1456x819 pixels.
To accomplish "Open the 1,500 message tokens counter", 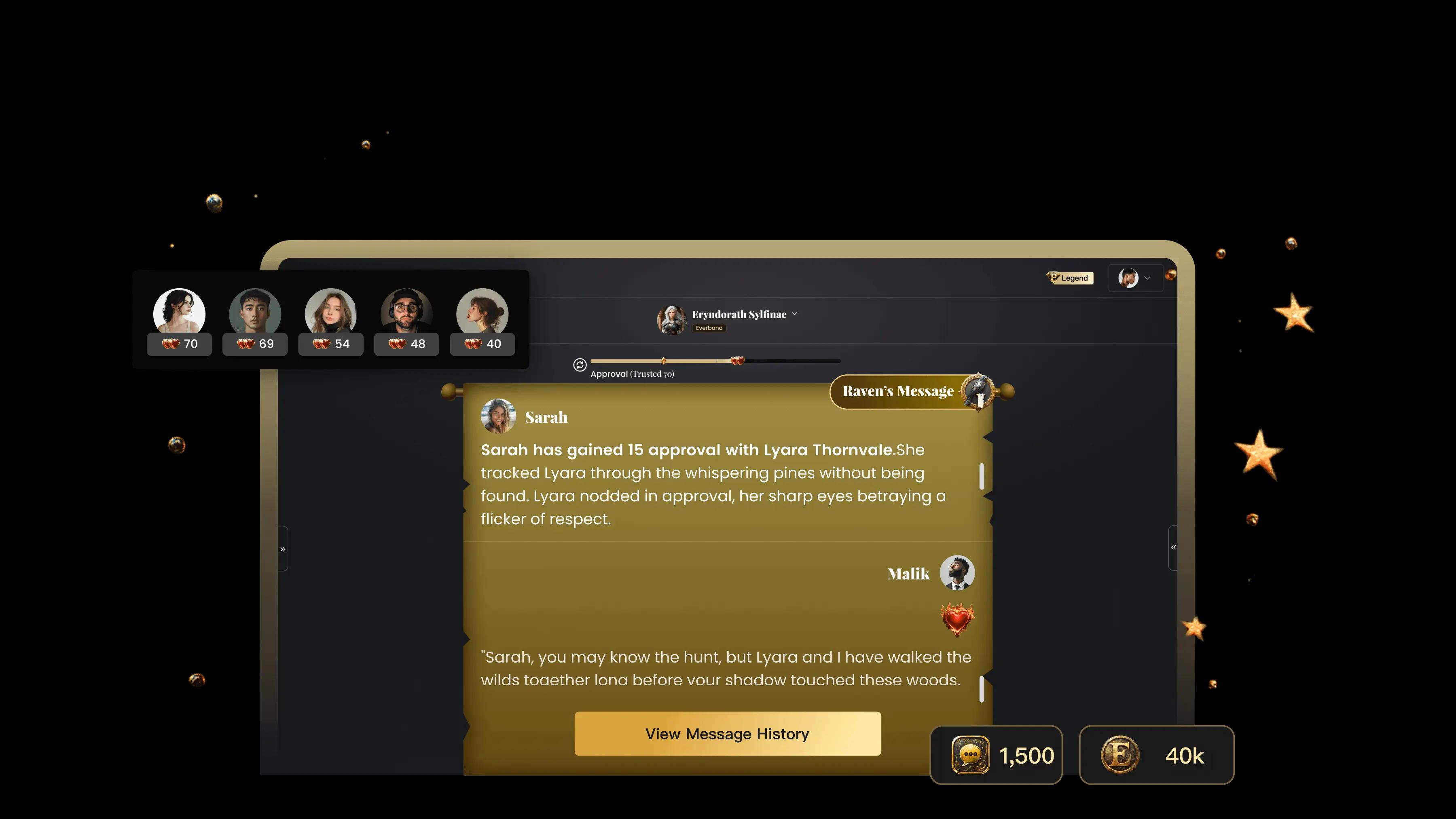I will pyautogui.click(x=996, y=755).
